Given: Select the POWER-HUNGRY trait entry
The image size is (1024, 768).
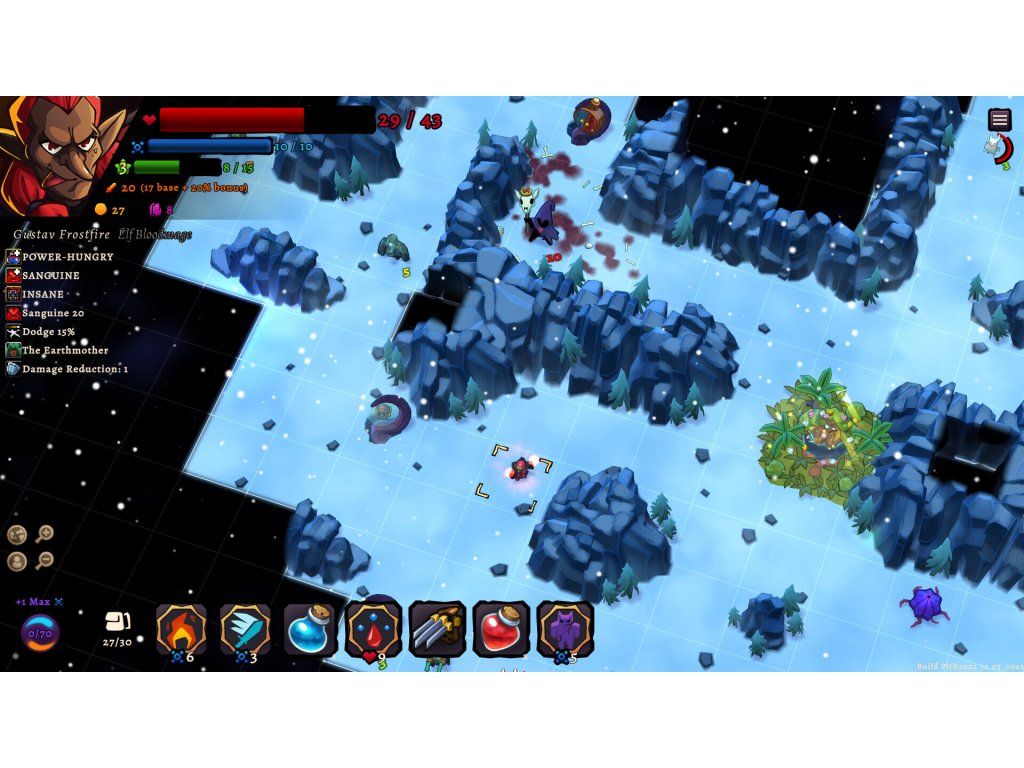Looking at the screenshot, I should tap(67, 257).
